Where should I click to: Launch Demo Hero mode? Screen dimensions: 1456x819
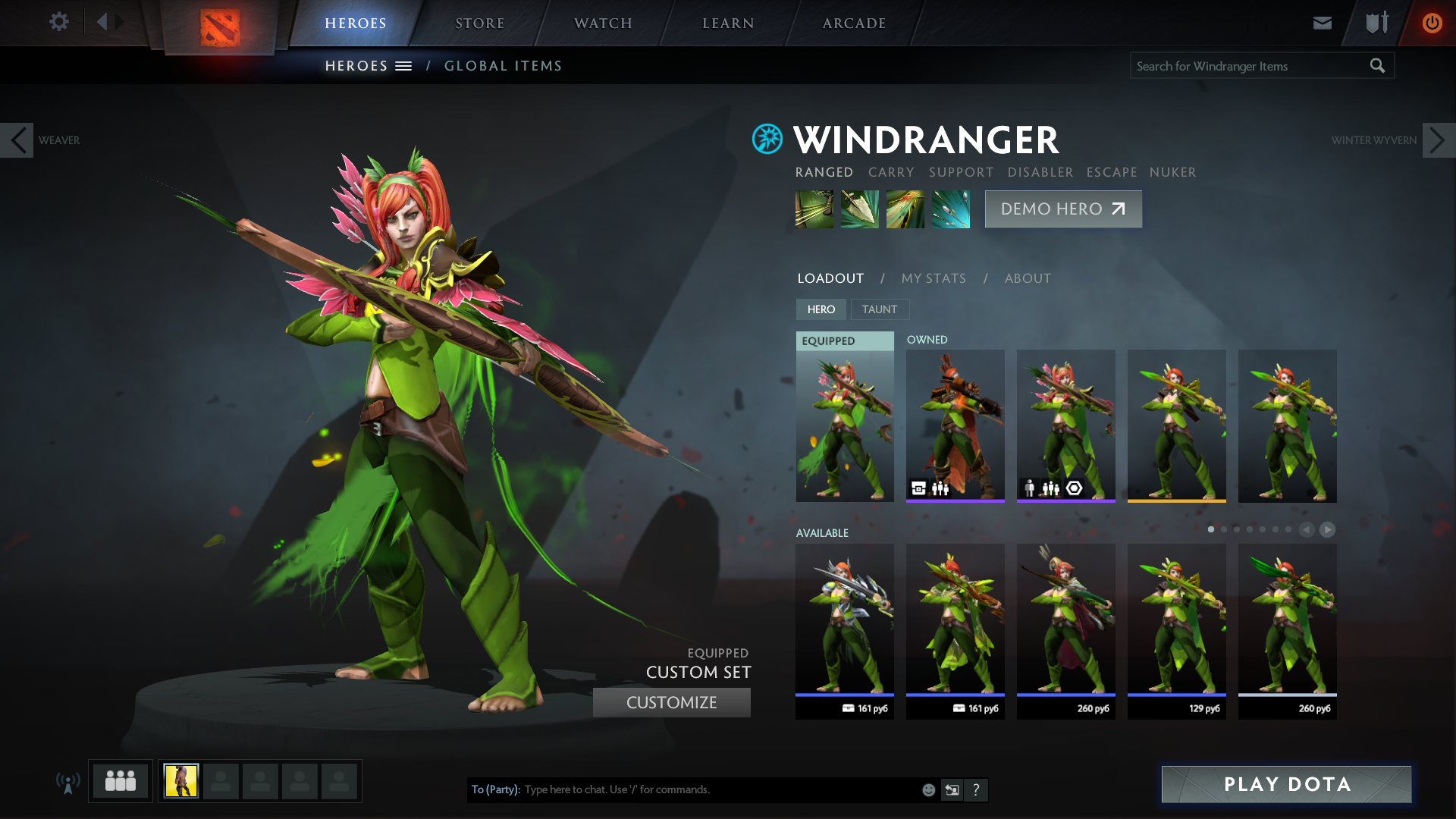[1062, 209]
